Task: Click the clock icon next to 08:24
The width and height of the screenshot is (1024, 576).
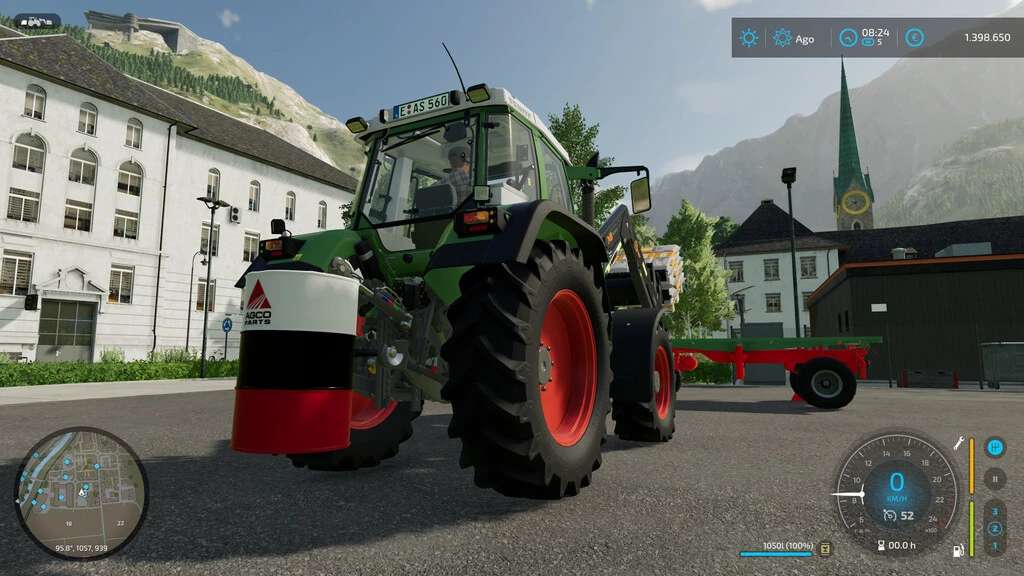Action: pos(848,38)
